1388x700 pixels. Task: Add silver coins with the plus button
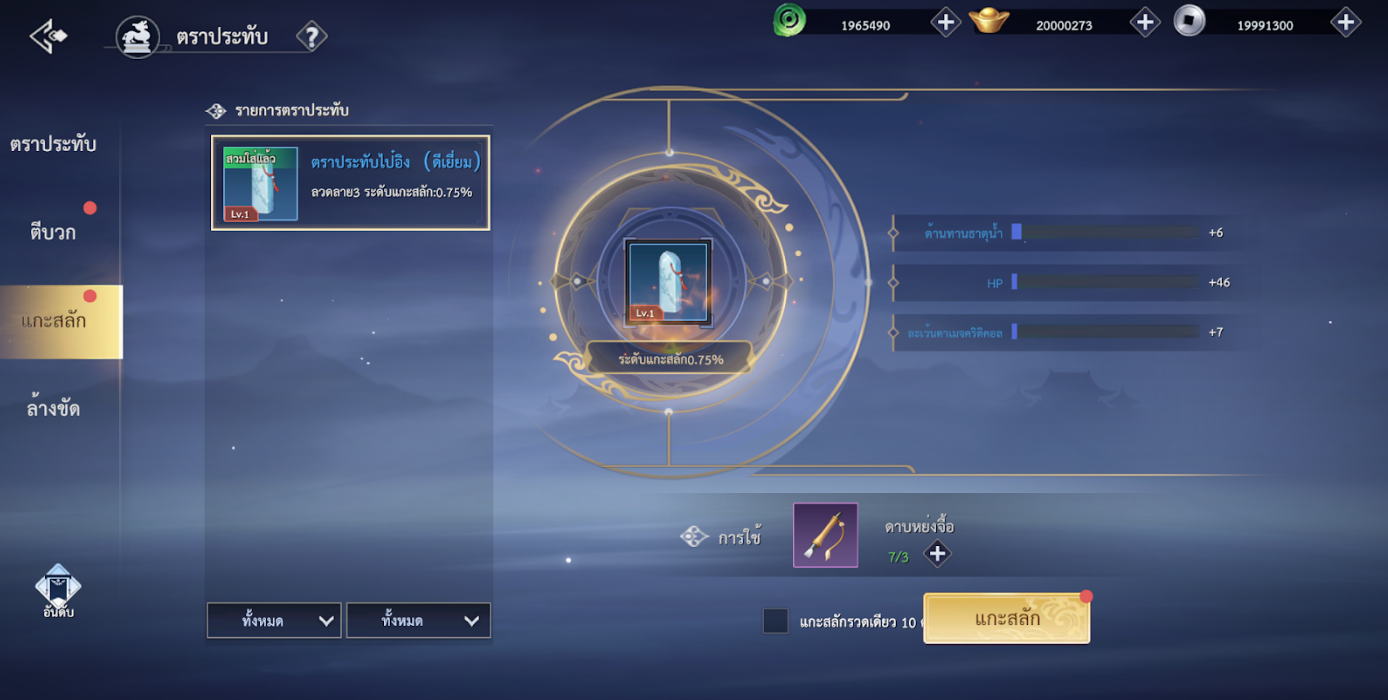coord(1345,22)
